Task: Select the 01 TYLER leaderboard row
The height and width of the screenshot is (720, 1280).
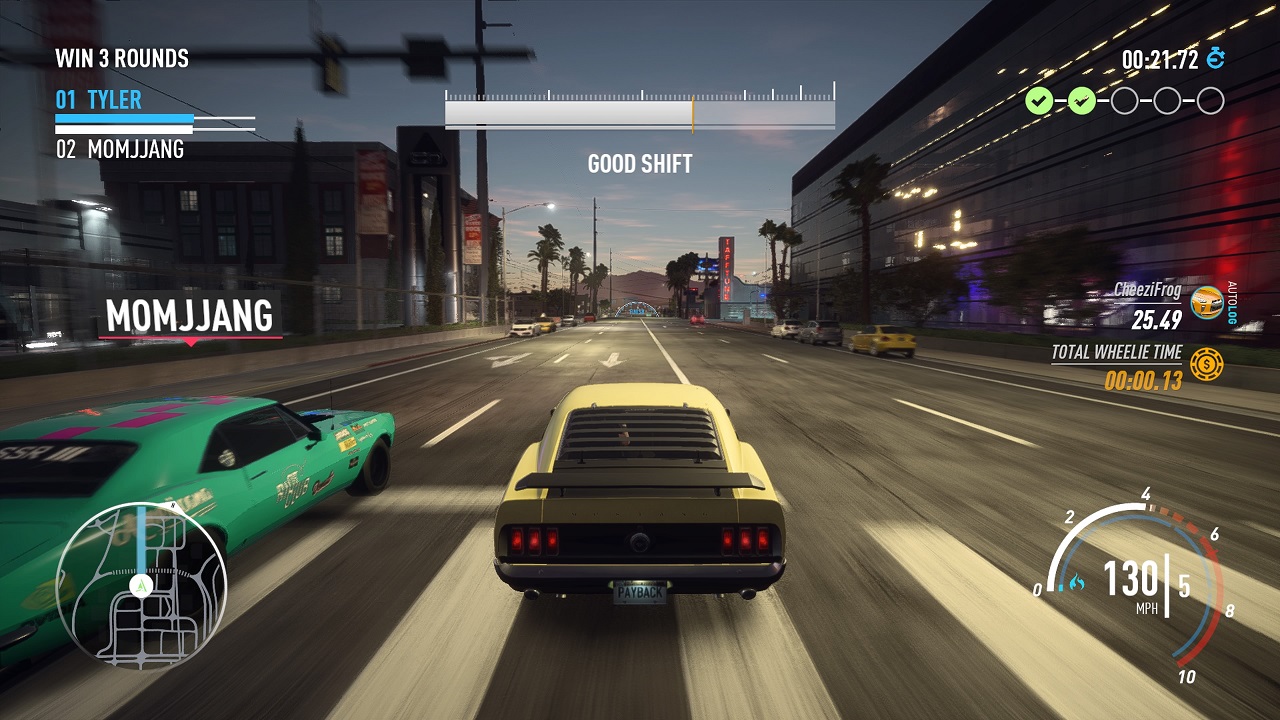Action: click(99, 100)
